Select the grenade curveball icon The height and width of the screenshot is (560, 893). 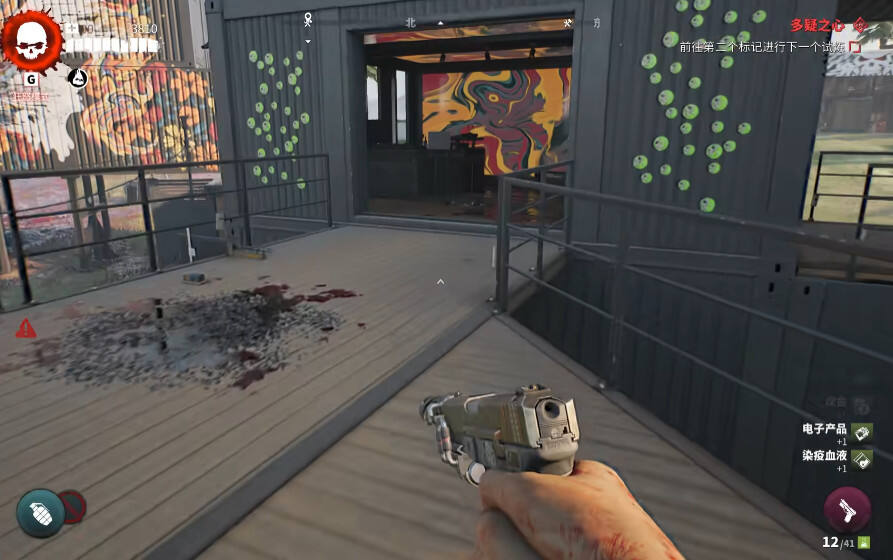[x=40, y=512]
